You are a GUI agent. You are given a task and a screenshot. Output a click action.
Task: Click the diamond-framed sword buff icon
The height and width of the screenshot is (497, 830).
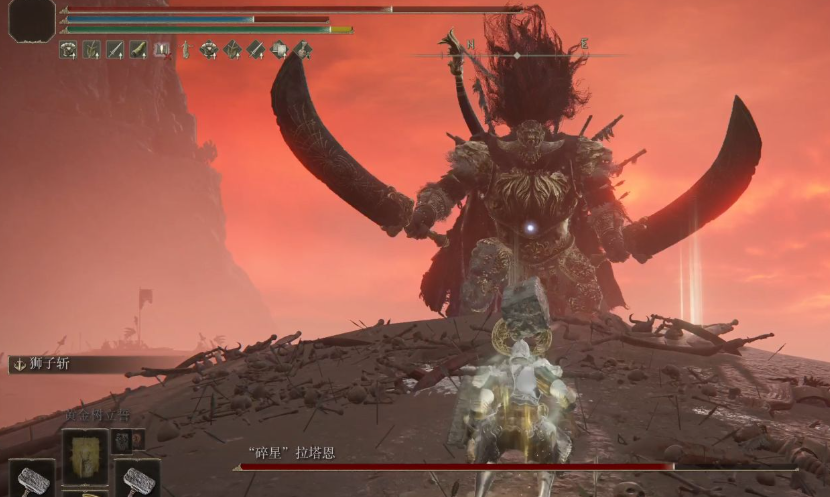pyautogui.click(x=256, y=49)
